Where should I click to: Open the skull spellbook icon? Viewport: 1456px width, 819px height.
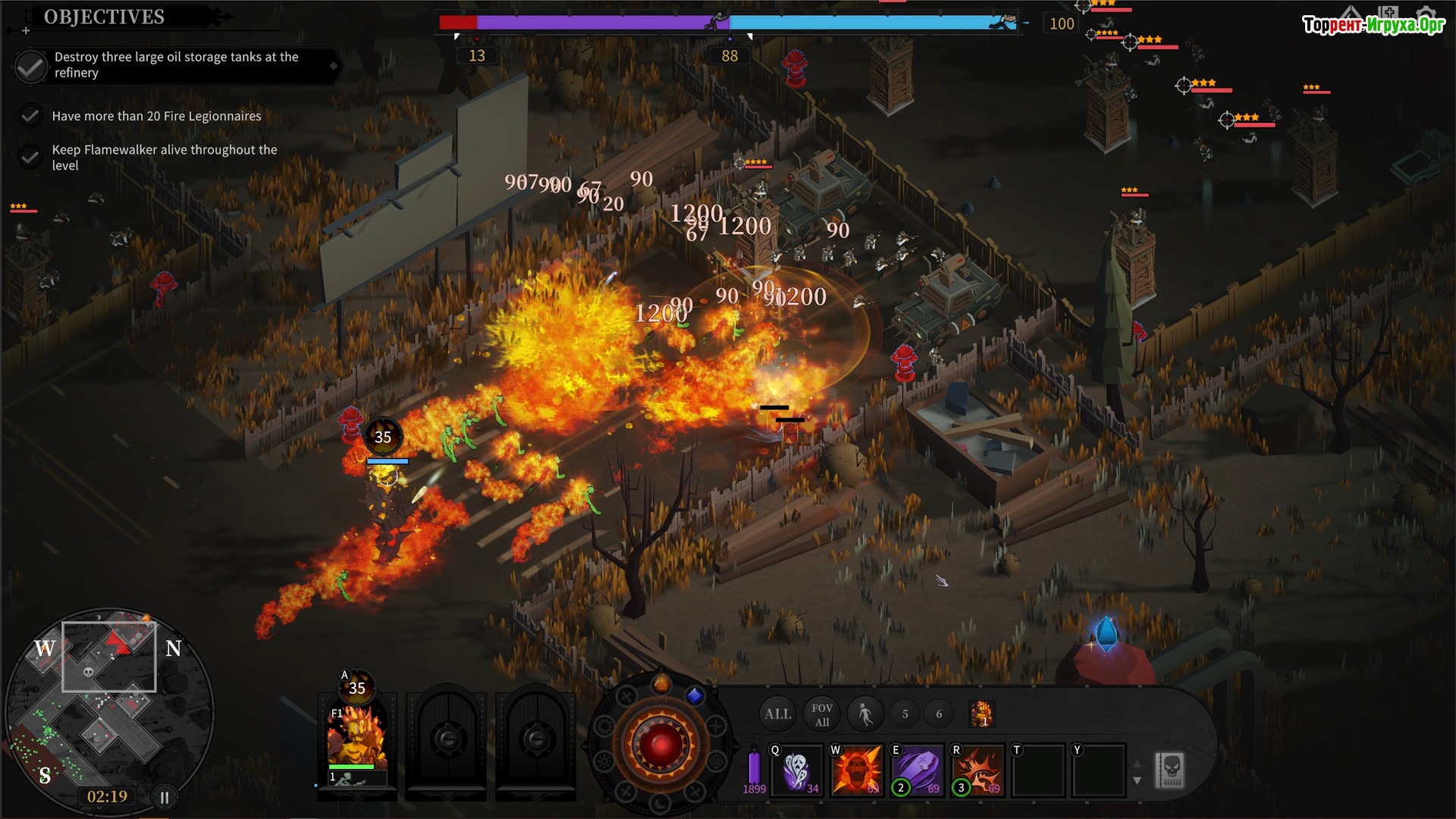click(1170, 770)
